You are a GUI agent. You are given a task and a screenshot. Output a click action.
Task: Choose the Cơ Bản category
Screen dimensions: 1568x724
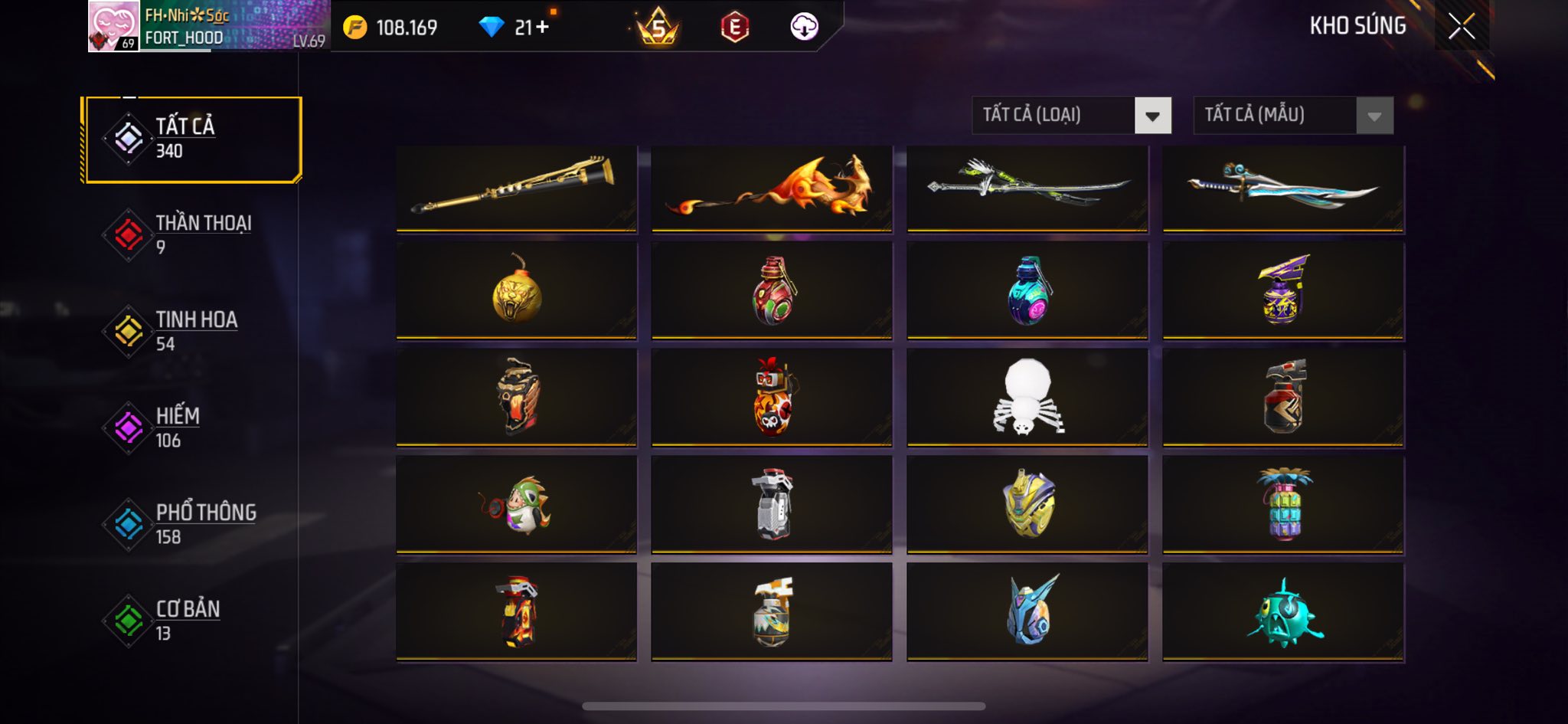pyautogui.click(x=191, y=621)
